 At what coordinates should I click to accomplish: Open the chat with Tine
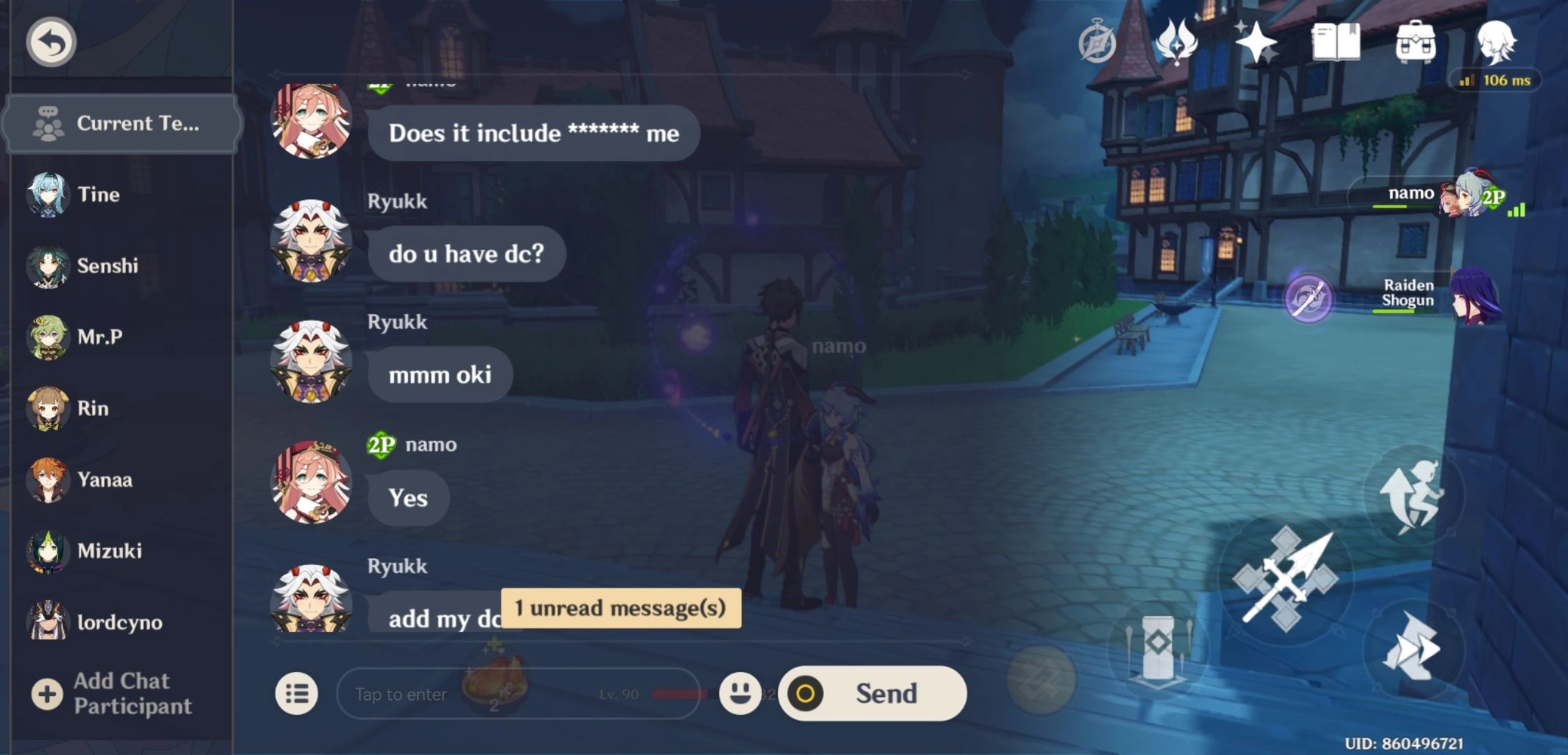(98, 194)
